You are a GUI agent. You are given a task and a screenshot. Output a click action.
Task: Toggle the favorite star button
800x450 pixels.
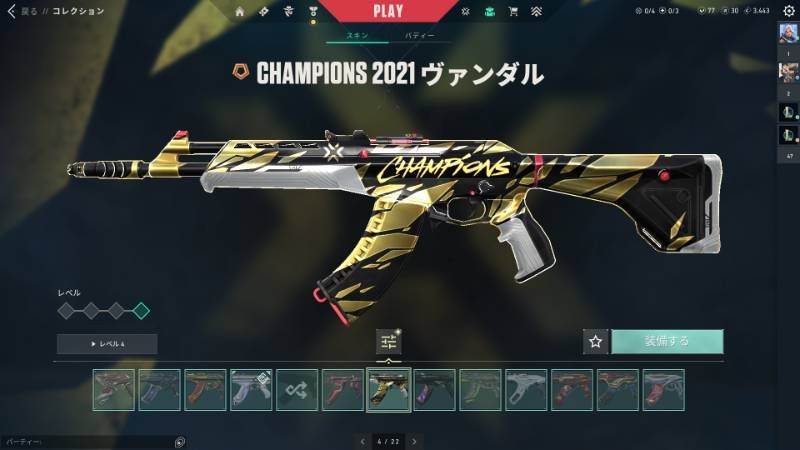(x=596, y=341)
